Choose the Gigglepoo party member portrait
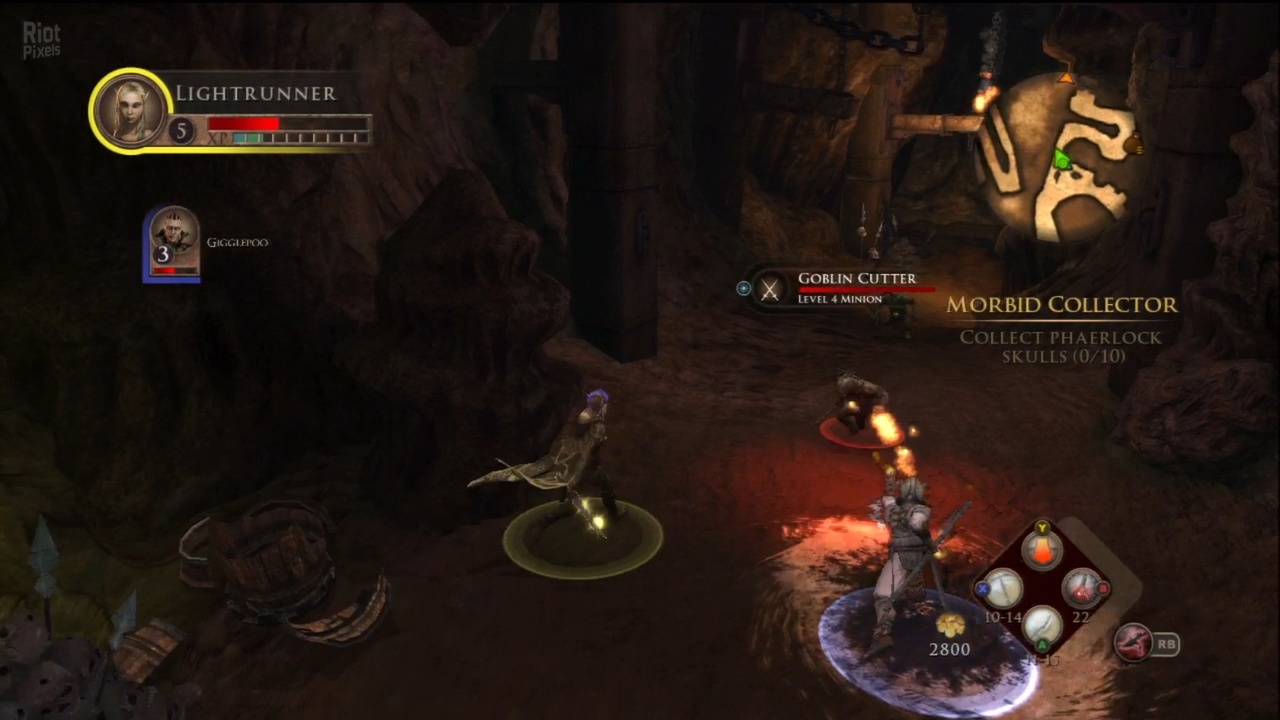1280x720 pixels. (x=173, y=242)
